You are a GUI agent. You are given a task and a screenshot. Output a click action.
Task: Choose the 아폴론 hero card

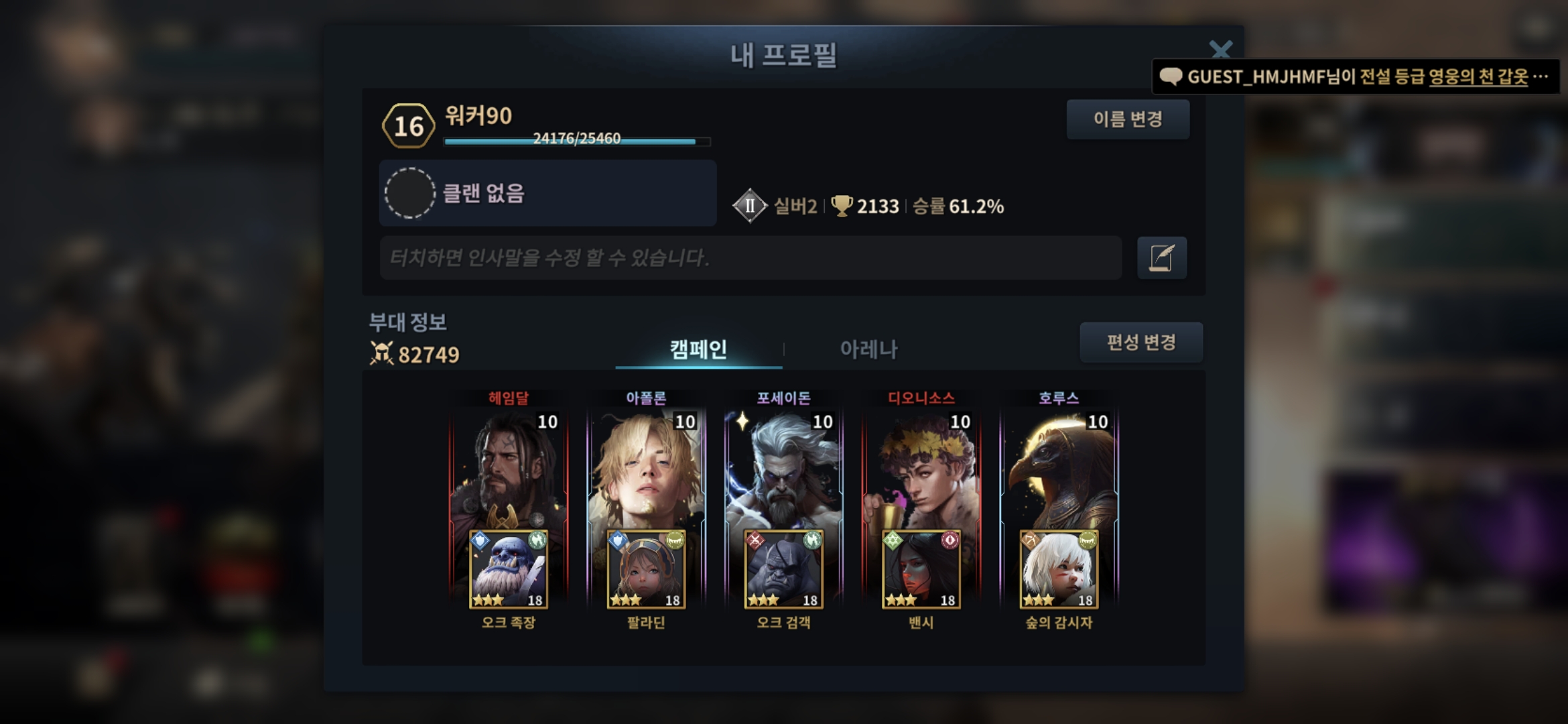[646, 469]
